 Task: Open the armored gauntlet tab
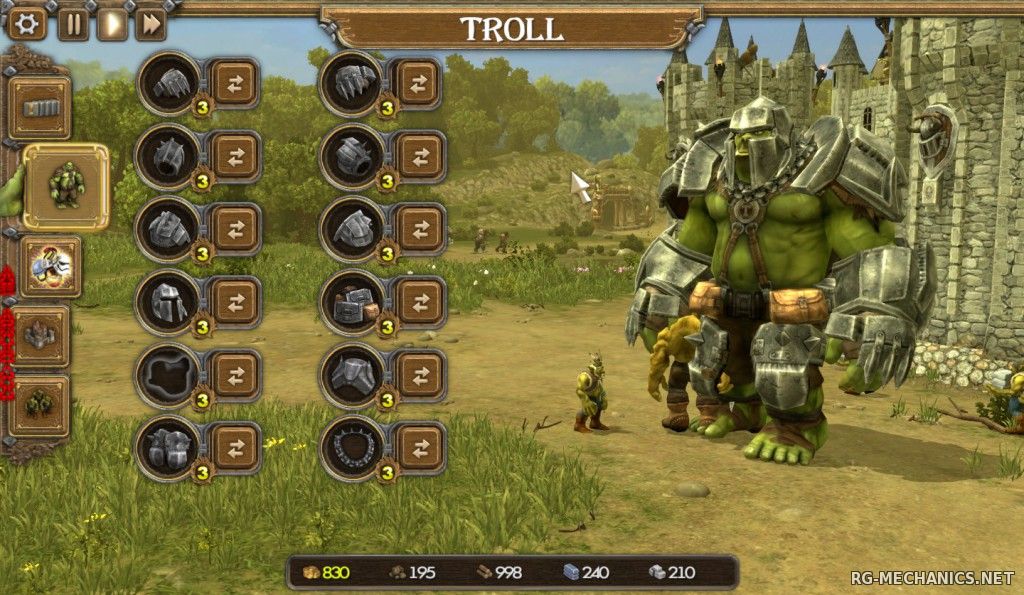tap(50, 266)
